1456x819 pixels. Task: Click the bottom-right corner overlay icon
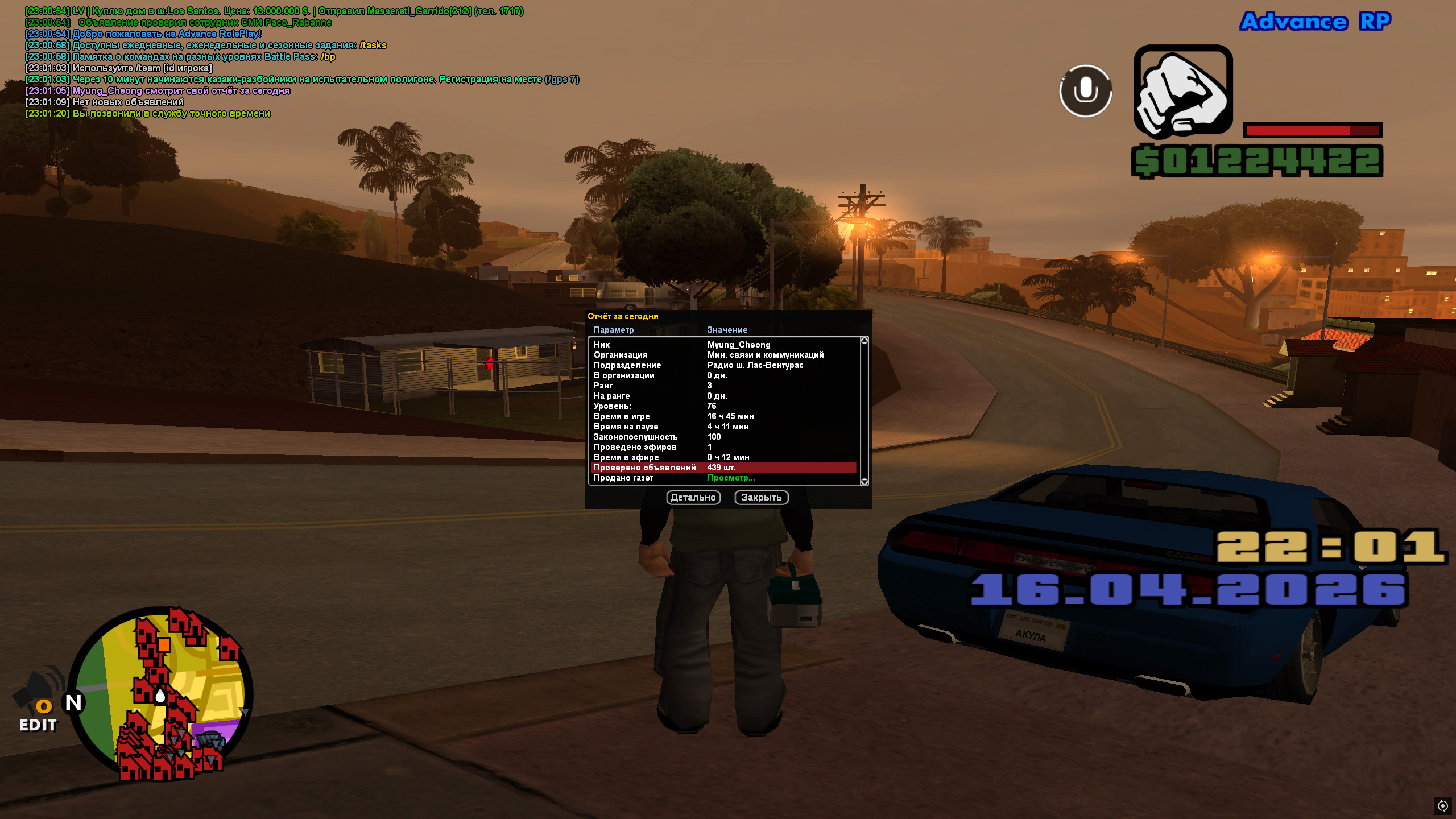tap(1442, 805)
